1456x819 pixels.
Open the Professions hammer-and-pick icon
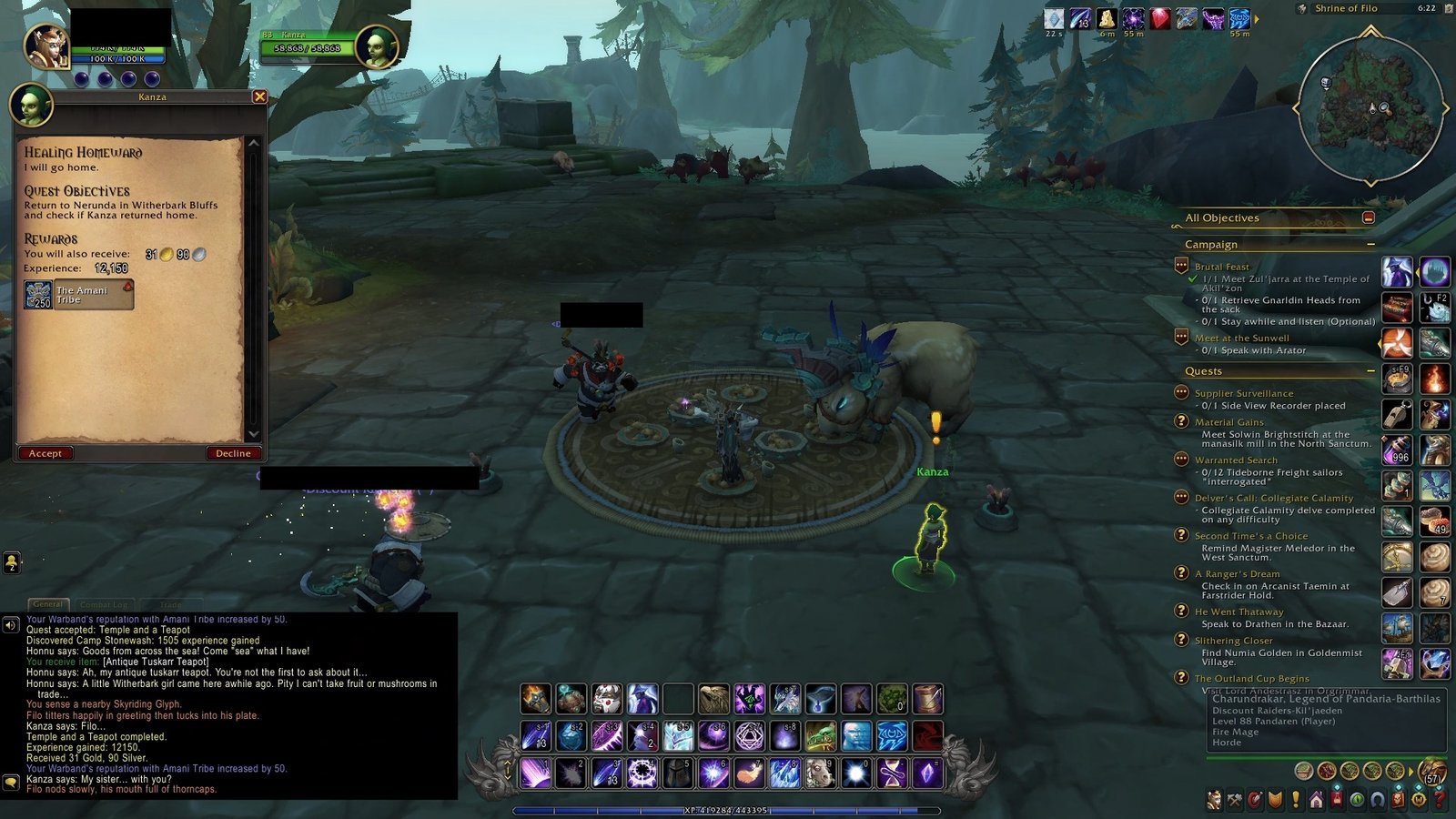pos(1234,796)
